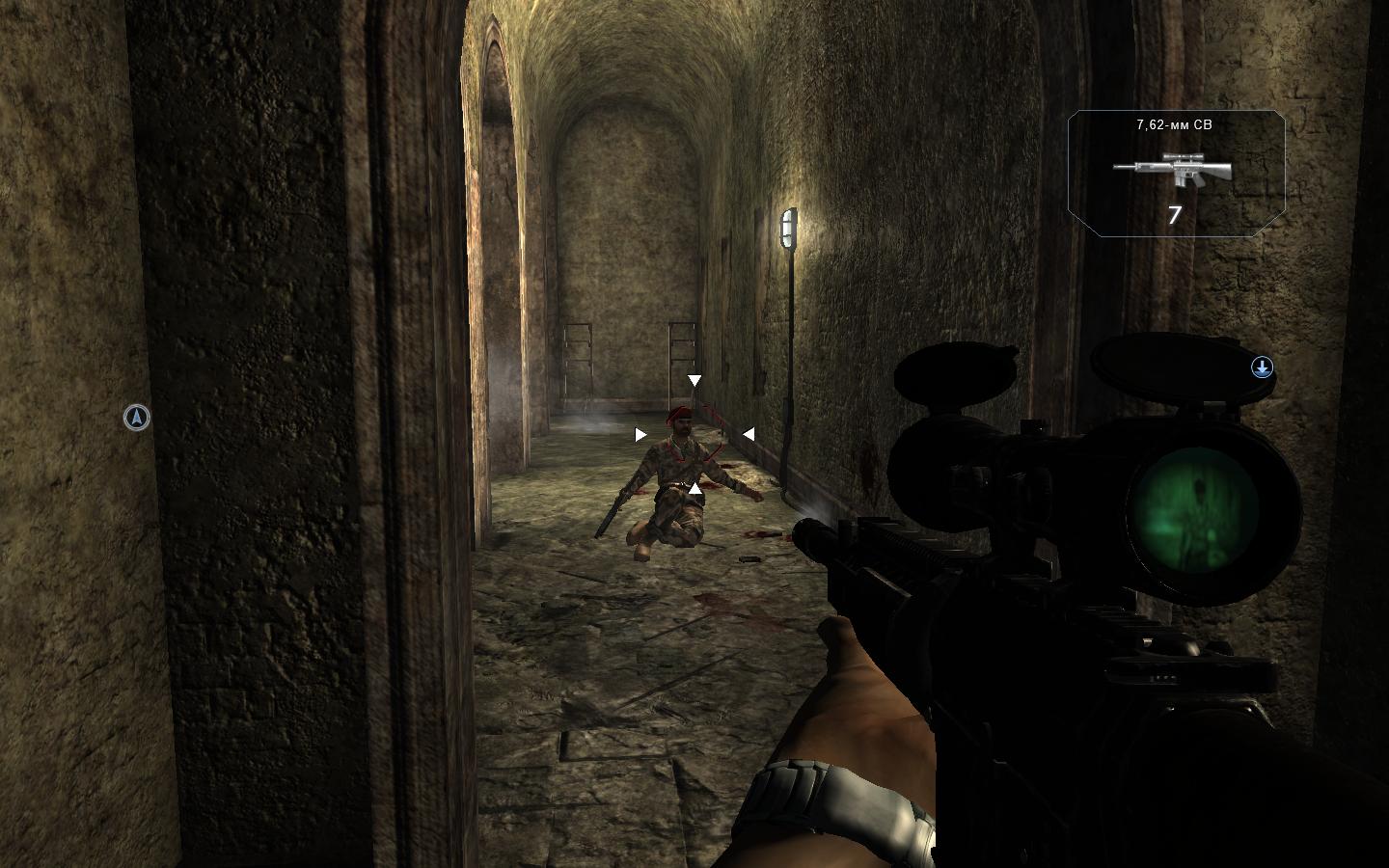Image resolution: width=1389 pixels, height=868 pixels.
Task: Click the blue down-arrow marker icon
Action: point(1262,367)
